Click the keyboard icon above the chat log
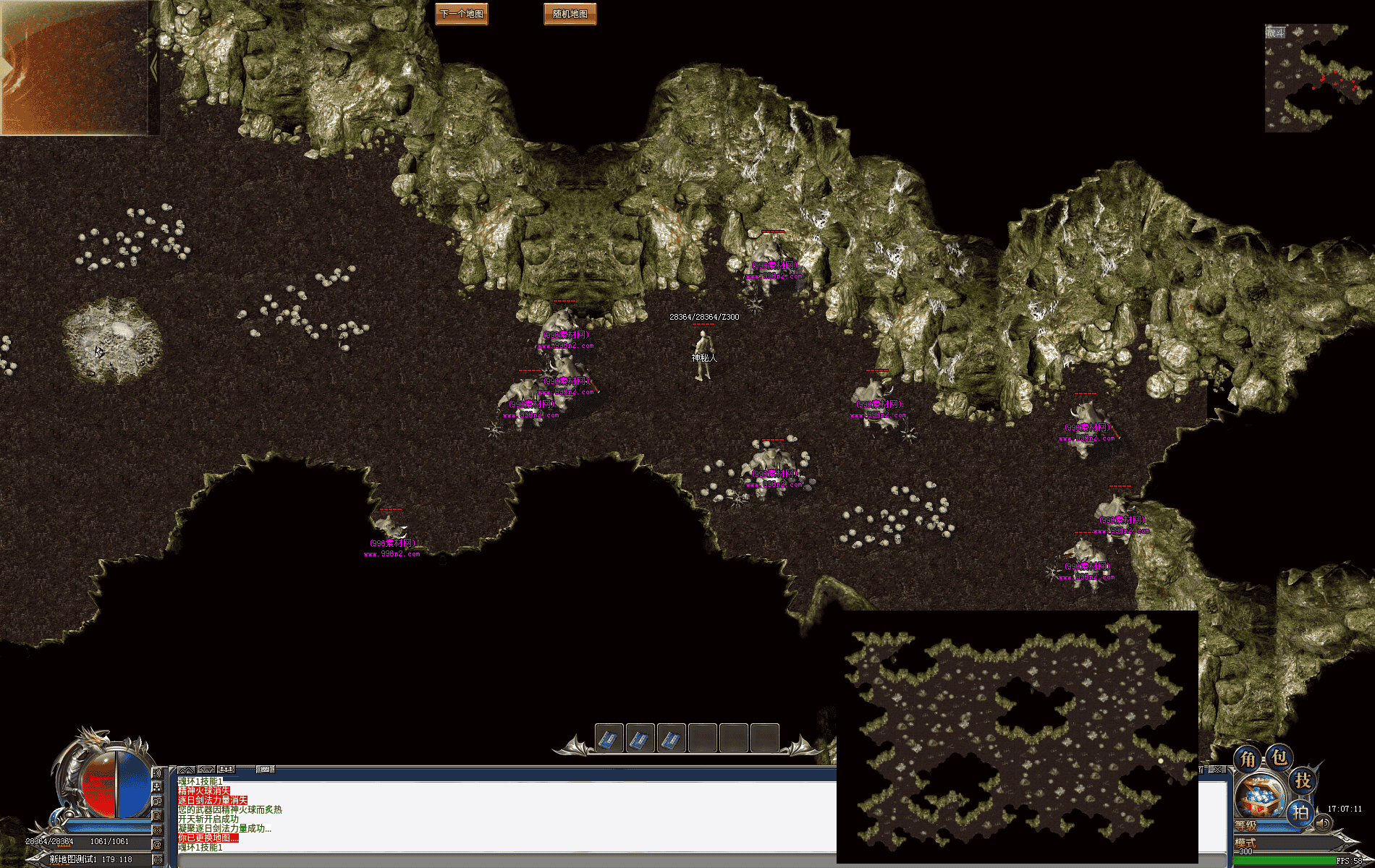 [265, 770]
